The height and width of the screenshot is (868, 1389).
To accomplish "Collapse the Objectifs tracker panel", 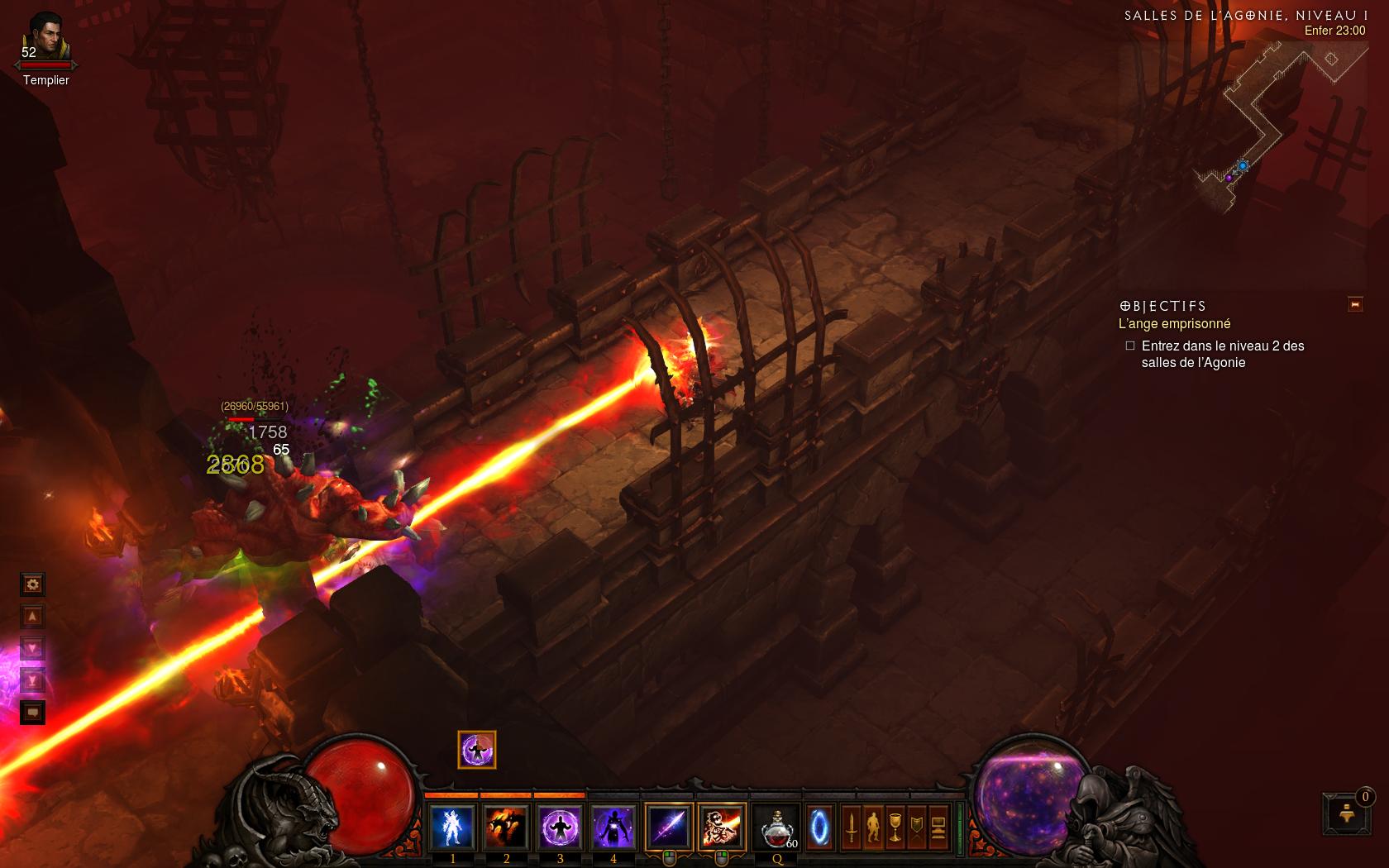I will click(1355, 305).
